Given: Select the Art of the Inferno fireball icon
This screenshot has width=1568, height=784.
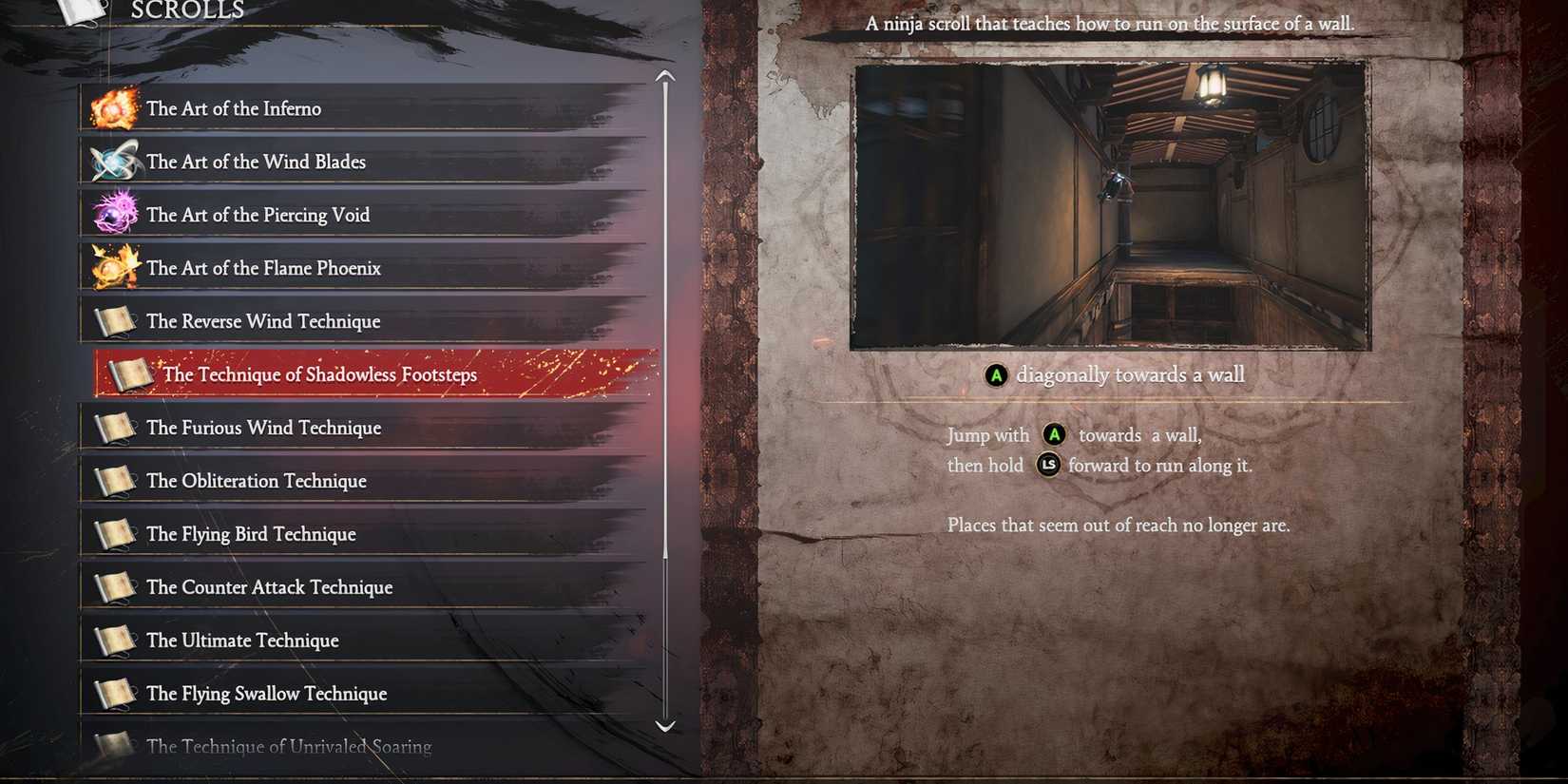Looking at the screenshot, I should coord(114,108).
